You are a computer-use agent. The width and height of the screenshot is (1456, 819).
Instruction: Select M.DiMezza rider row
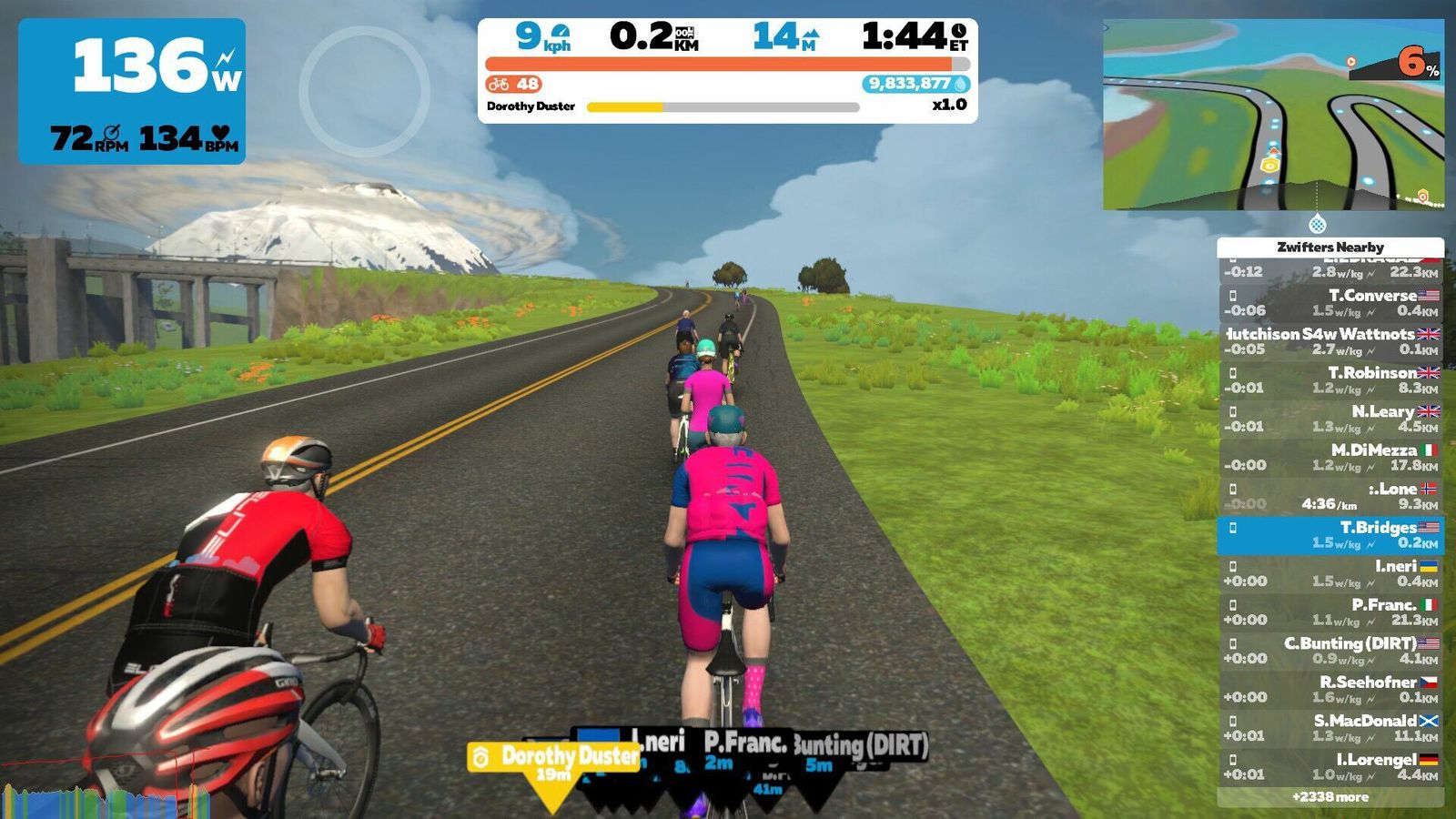click(x=1330, y=457)
